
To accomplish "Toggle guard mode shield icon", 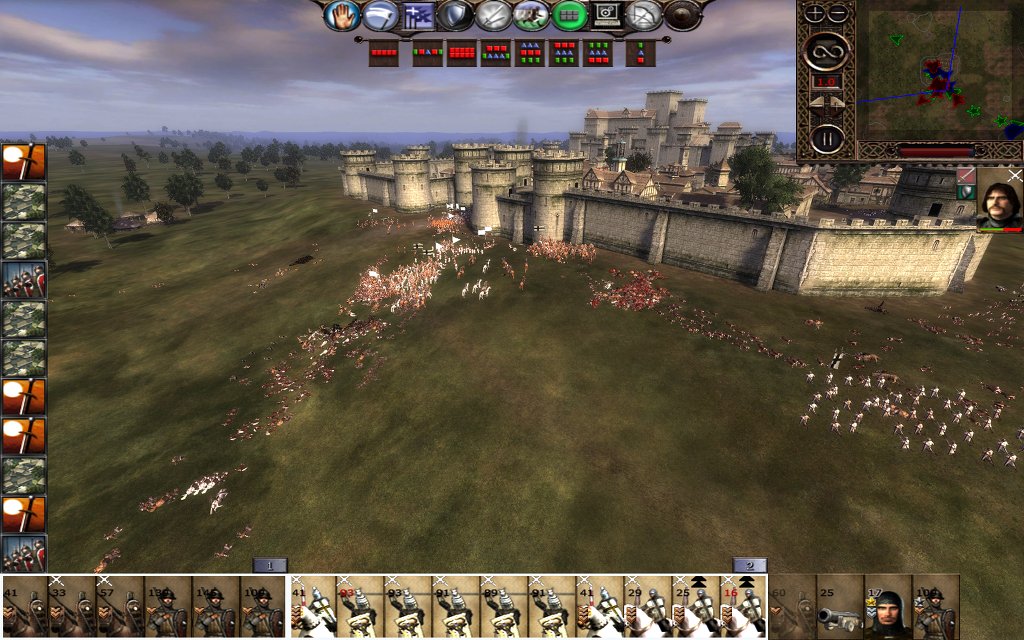I will click(x=456, y=15).
